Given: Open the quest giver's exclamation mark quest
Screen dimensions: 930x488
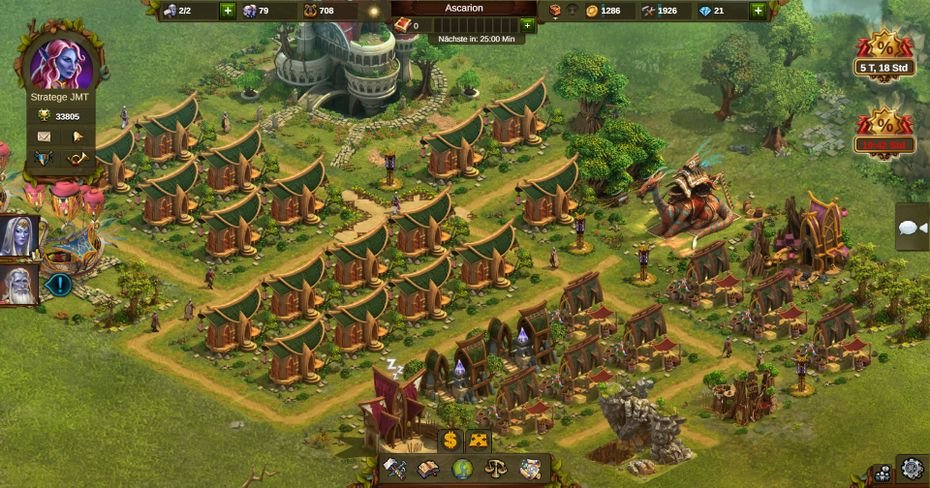Looking at the screenshot, I should click(59, 285).
